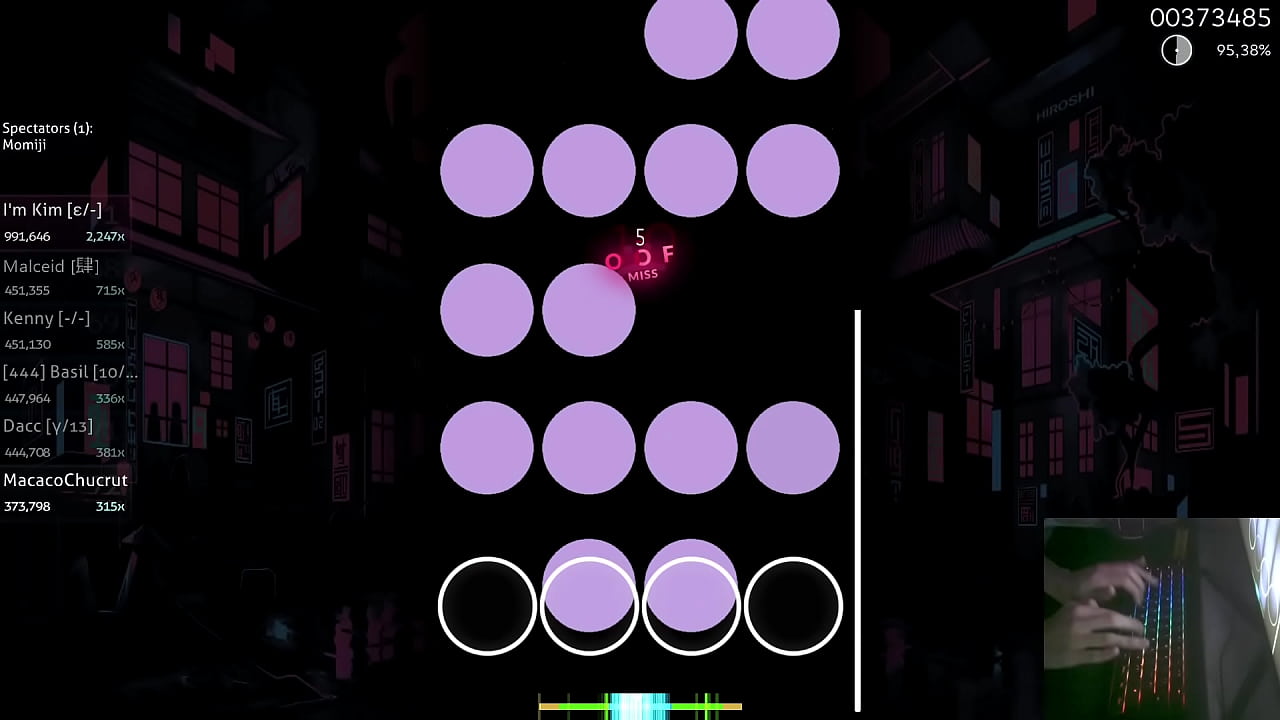Click the empty receptor circle in lane four

coord(793,605)
